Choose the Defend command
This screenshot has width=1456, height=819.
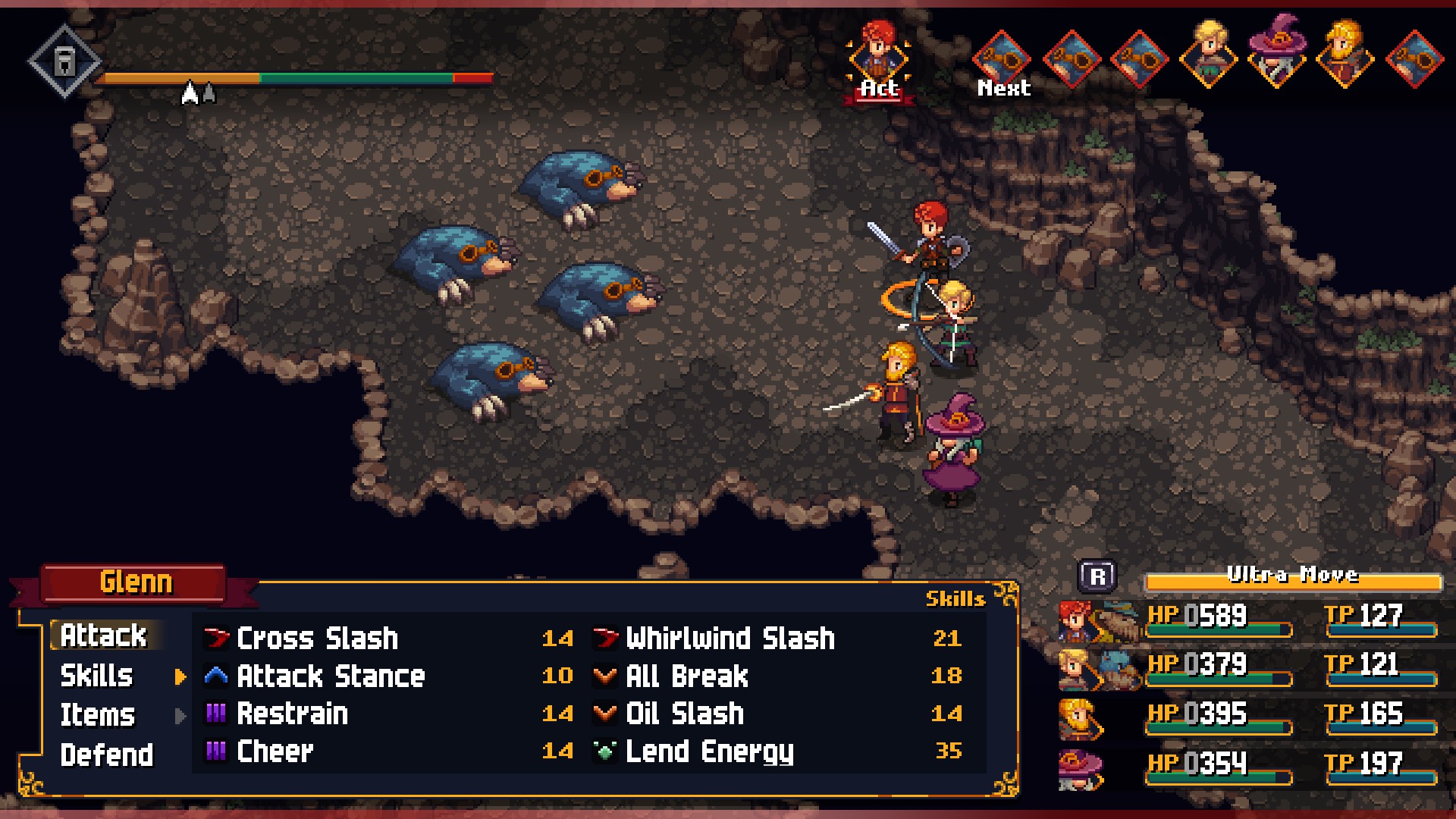click(x=106, y=755)
